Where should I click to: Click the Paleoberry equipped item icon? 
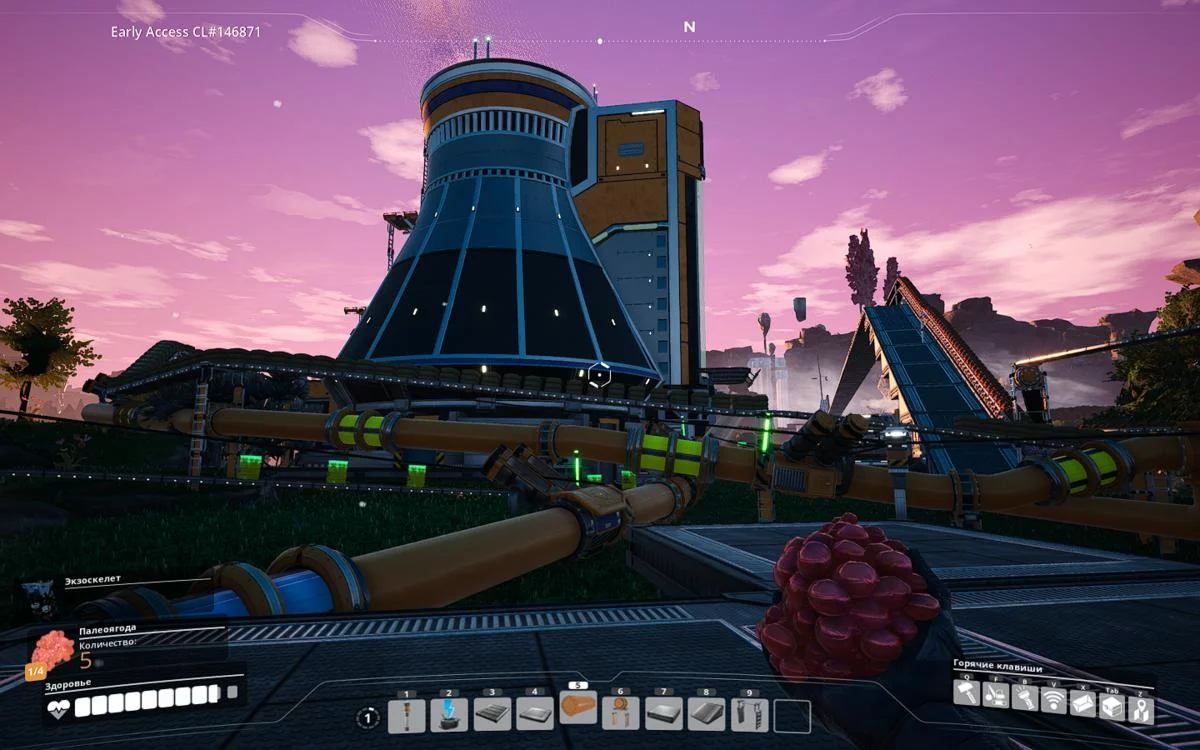[51, 650]
